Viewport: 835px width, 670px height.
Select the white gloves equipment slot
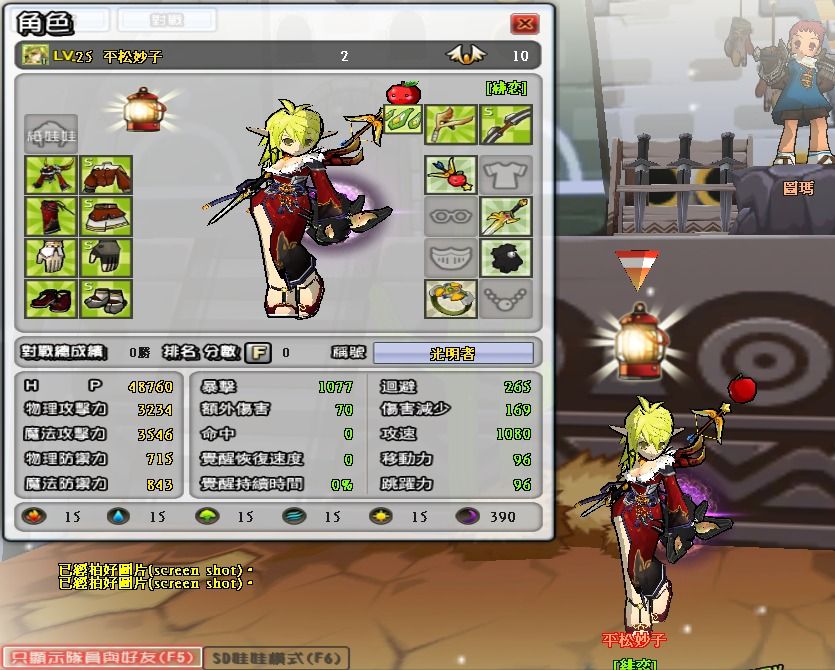click(x=51, y=258)
